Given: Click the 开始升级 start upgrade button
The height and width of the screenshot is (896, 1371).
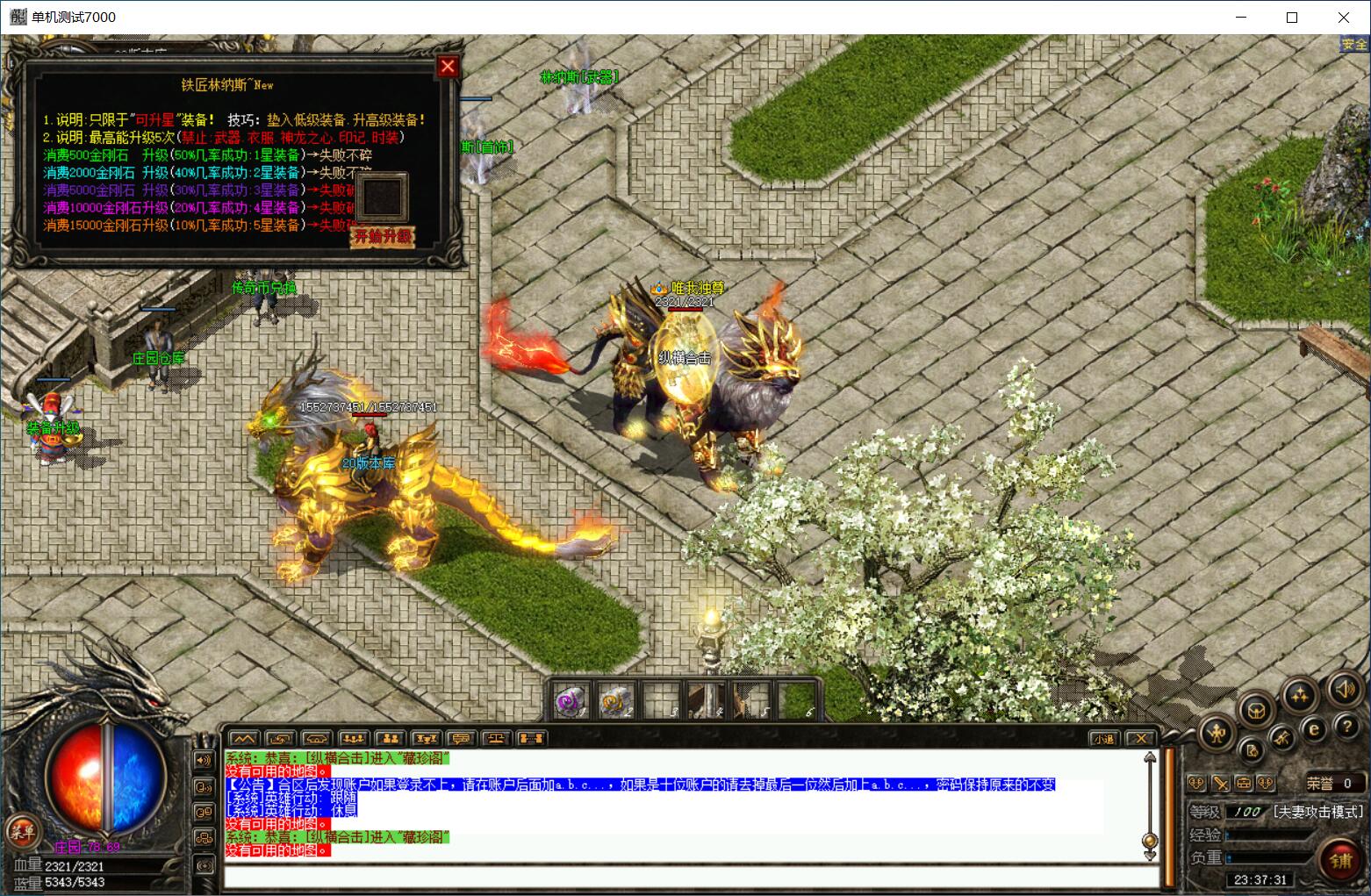Looking at the screenshot, I should (x=382, y=237).
